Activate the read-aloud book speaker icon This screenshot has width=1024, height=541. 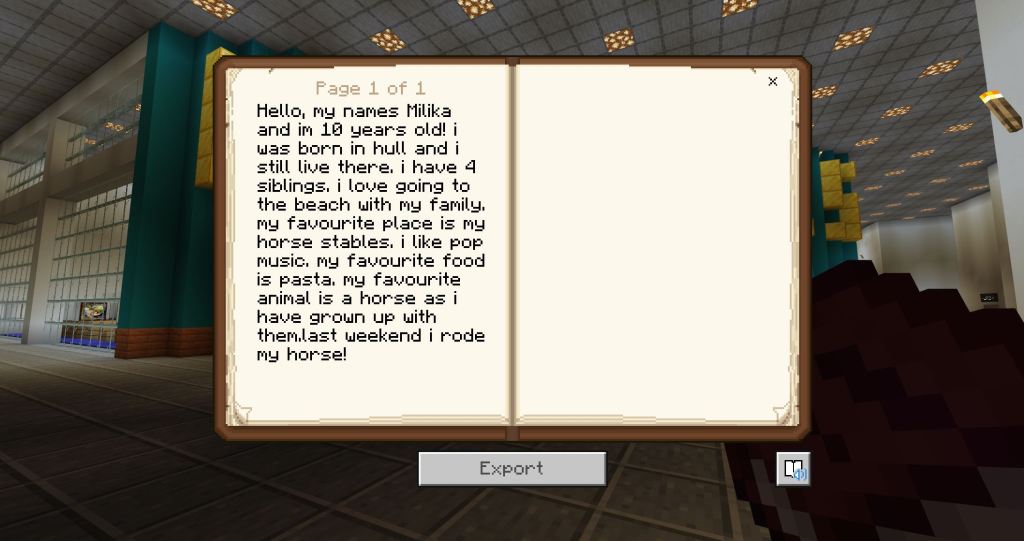click(x=793, y=468)
